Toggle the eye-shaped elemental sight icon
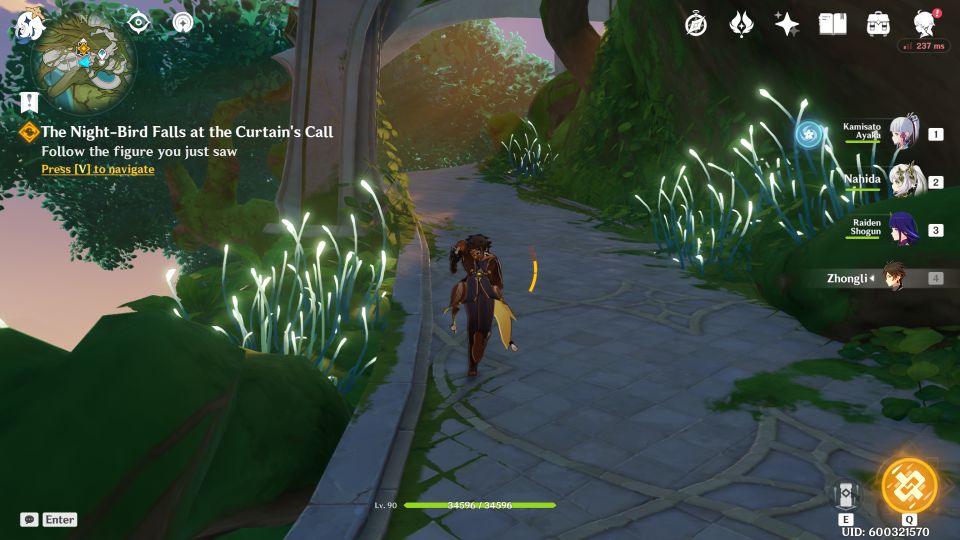960x540 pixels. pos(139,23)
